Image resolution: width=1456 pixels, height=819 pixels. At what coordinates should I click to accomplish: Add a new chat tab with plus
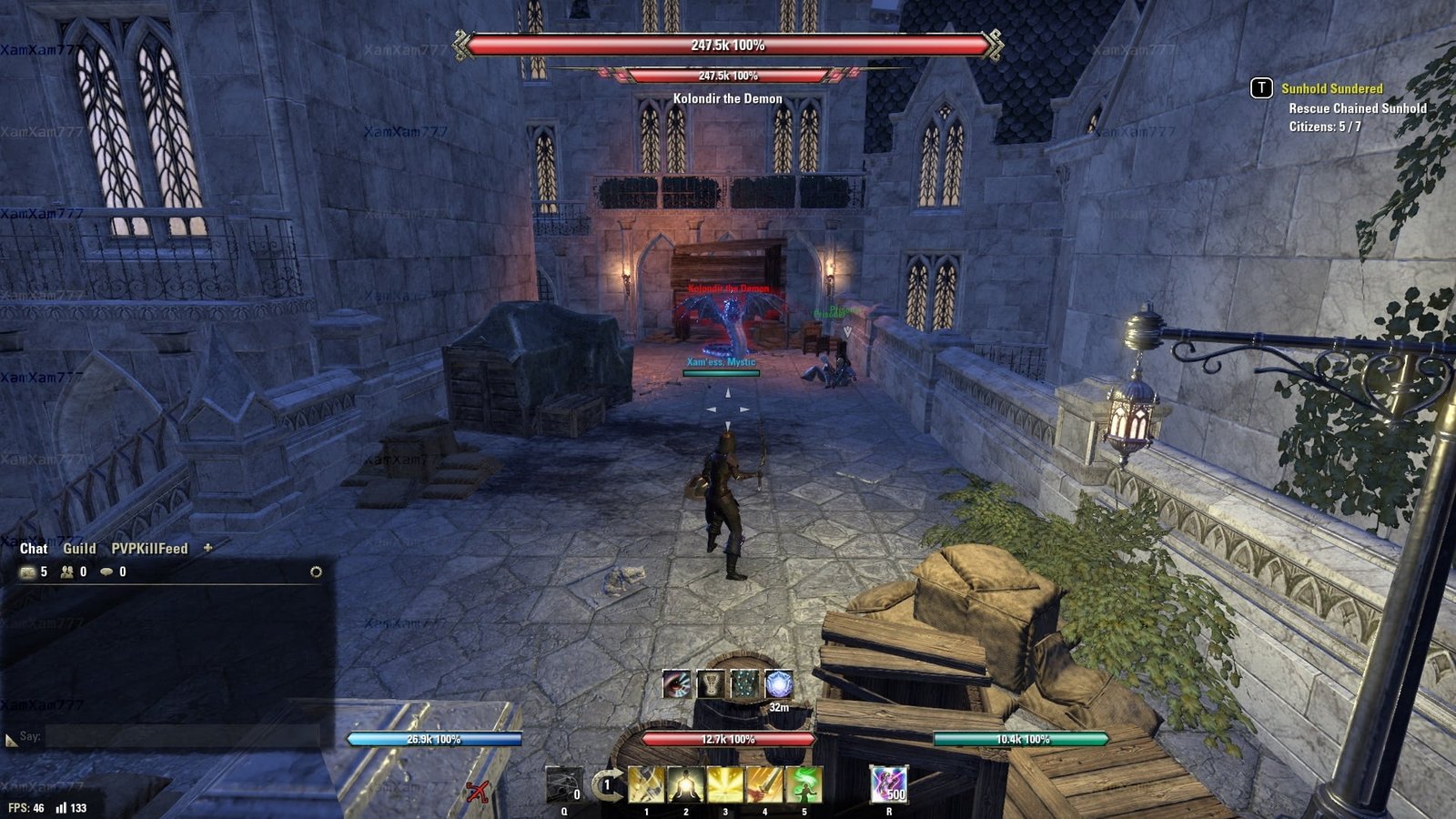(207, 548)
